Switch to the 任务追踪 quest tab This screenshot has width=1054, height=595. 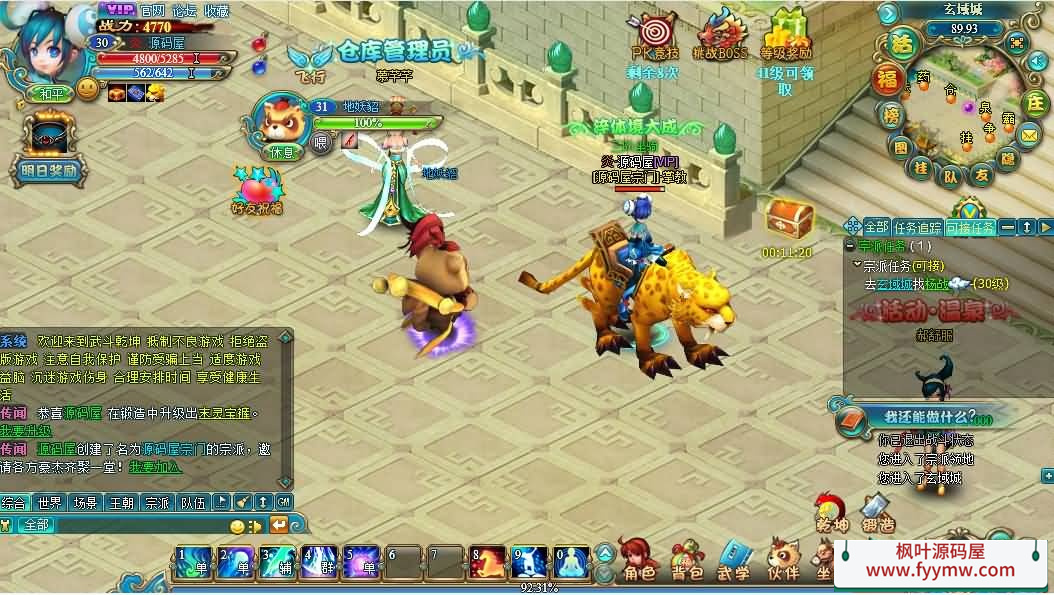917,227
